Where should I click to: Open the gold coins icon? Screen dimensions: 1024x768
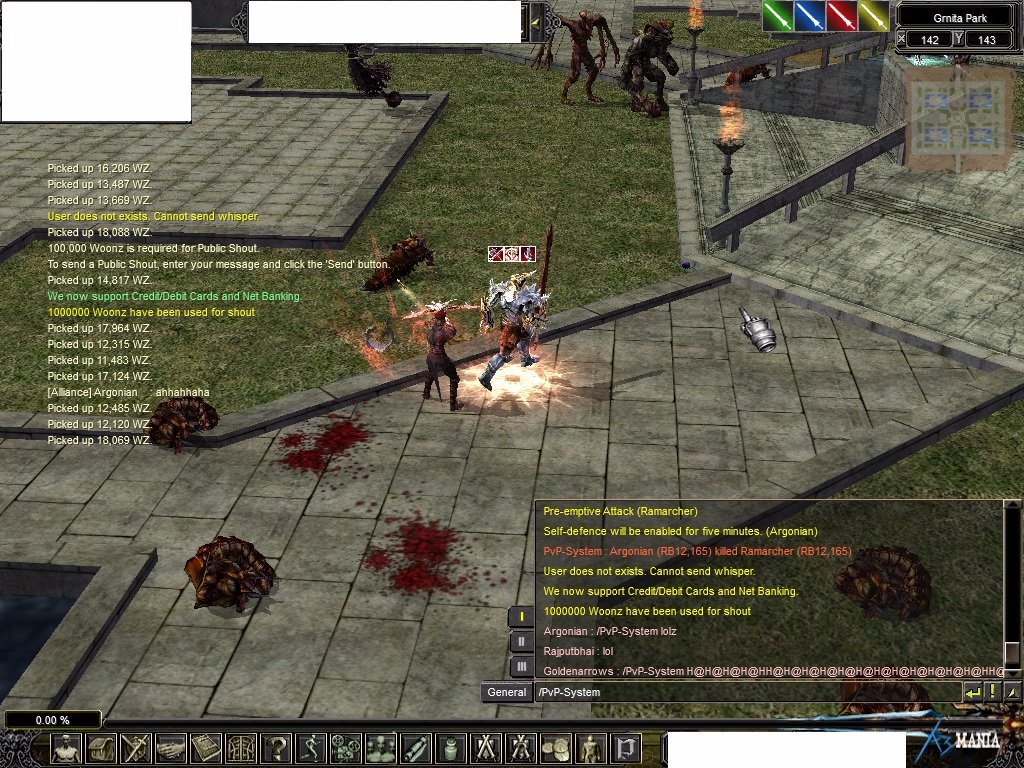point(554,749)
